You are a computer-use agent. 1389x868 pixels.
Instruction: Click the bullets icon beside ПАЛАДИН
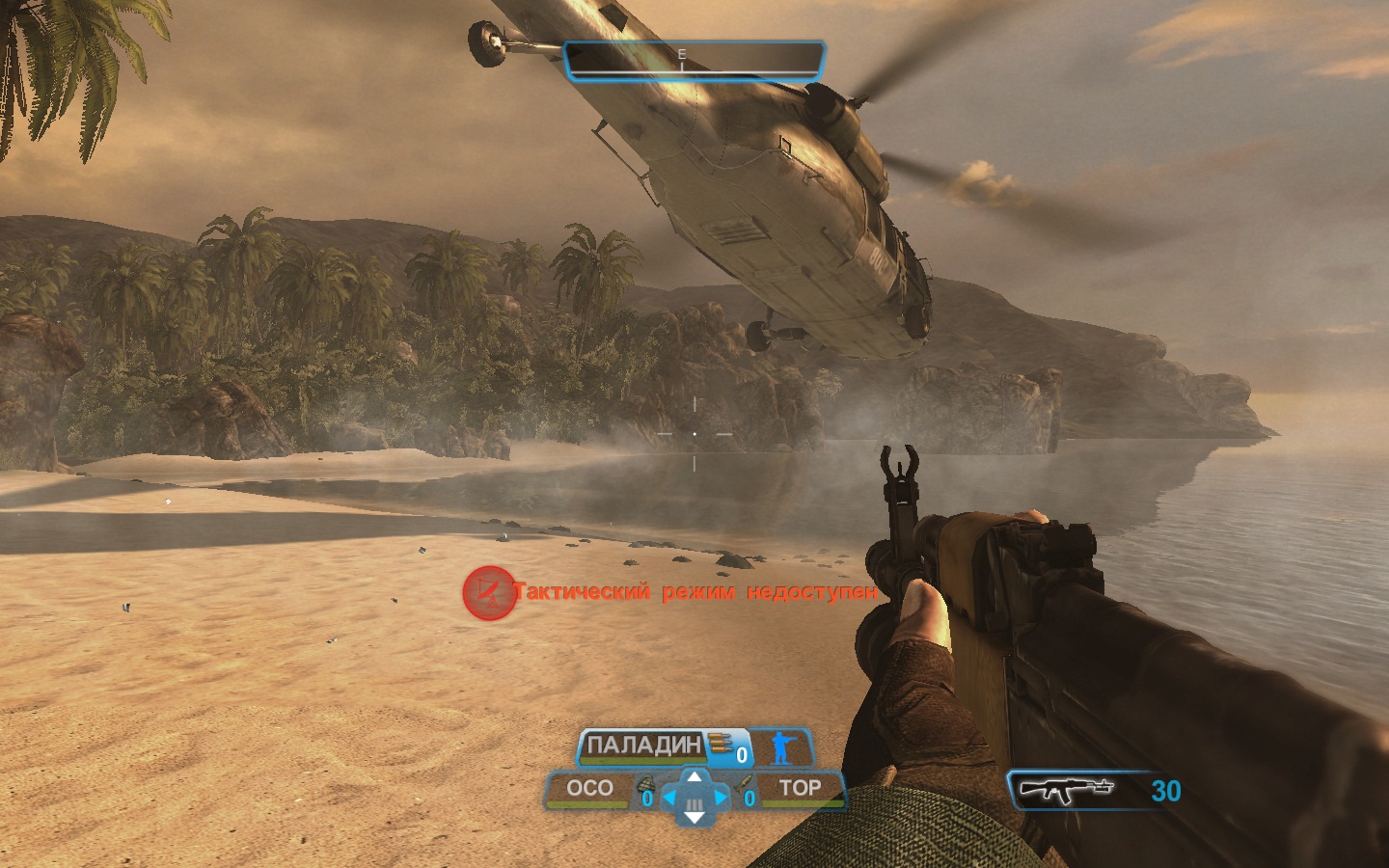pyautogui.click(x=720, y=744)
